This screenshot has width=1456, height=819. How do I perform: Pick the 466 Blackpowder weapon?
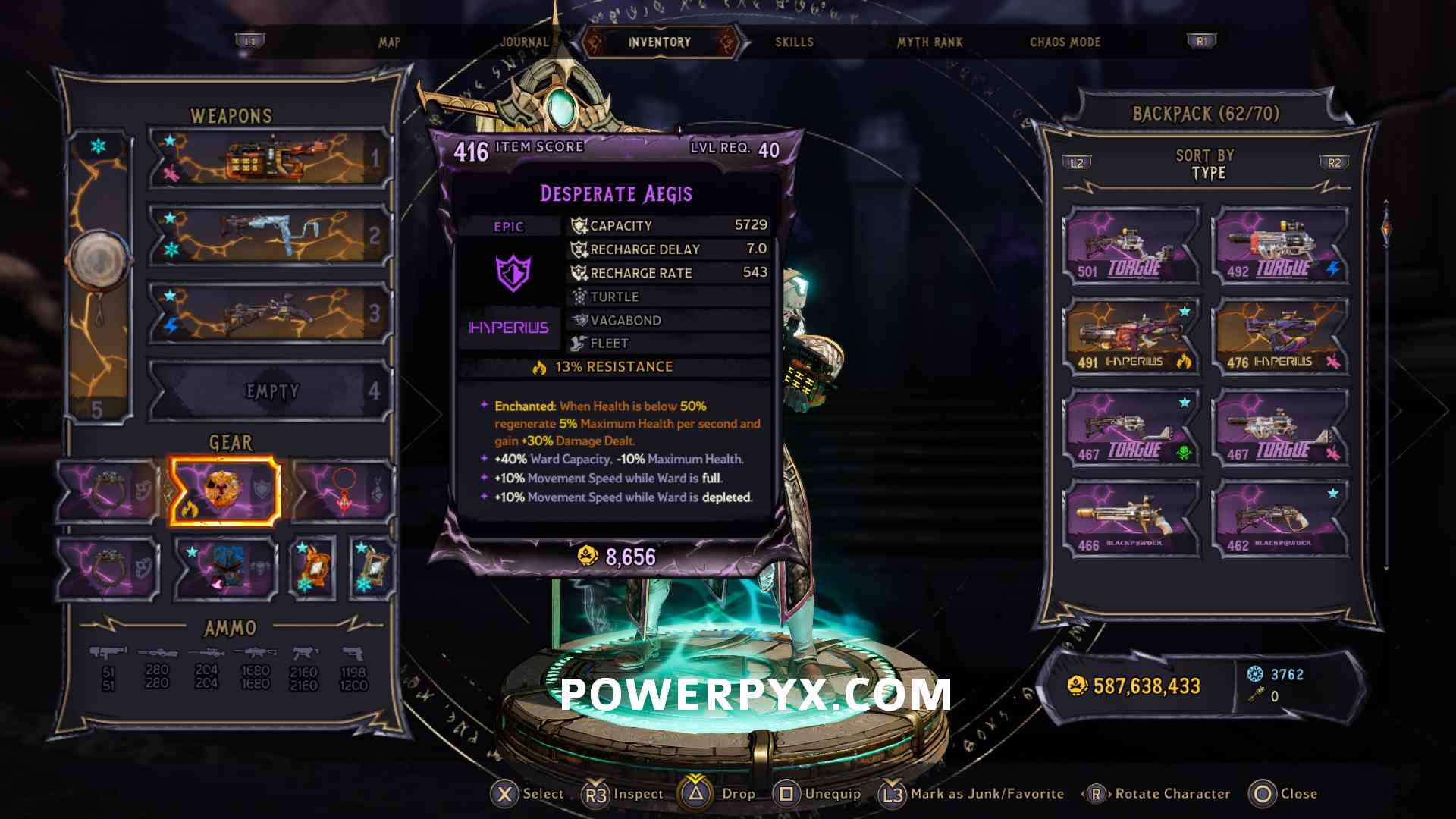[x=1131, y=519]
